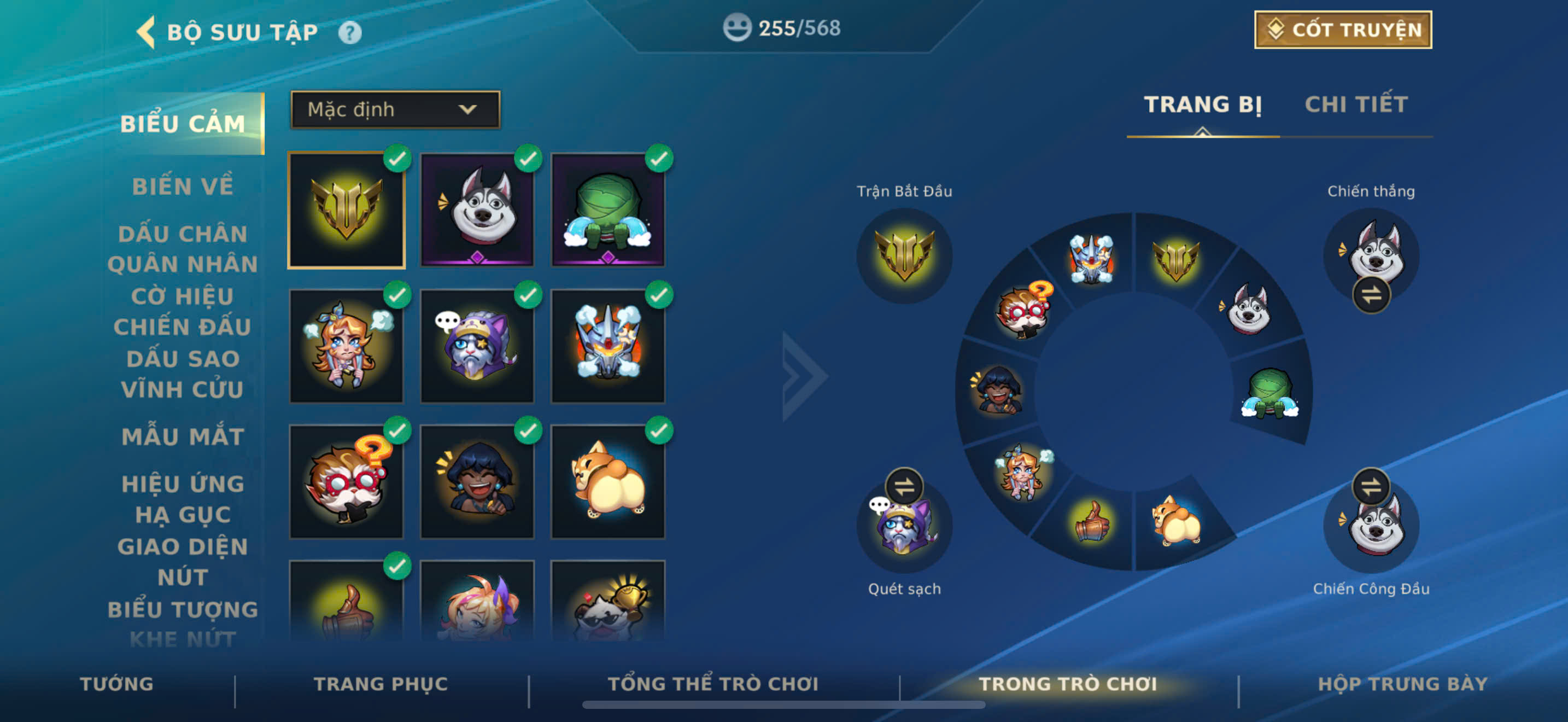Open the Hộp Trưng Bày tab
Screen dimensions: 1568x722
pyautogui.click(x=1402, y=684)
